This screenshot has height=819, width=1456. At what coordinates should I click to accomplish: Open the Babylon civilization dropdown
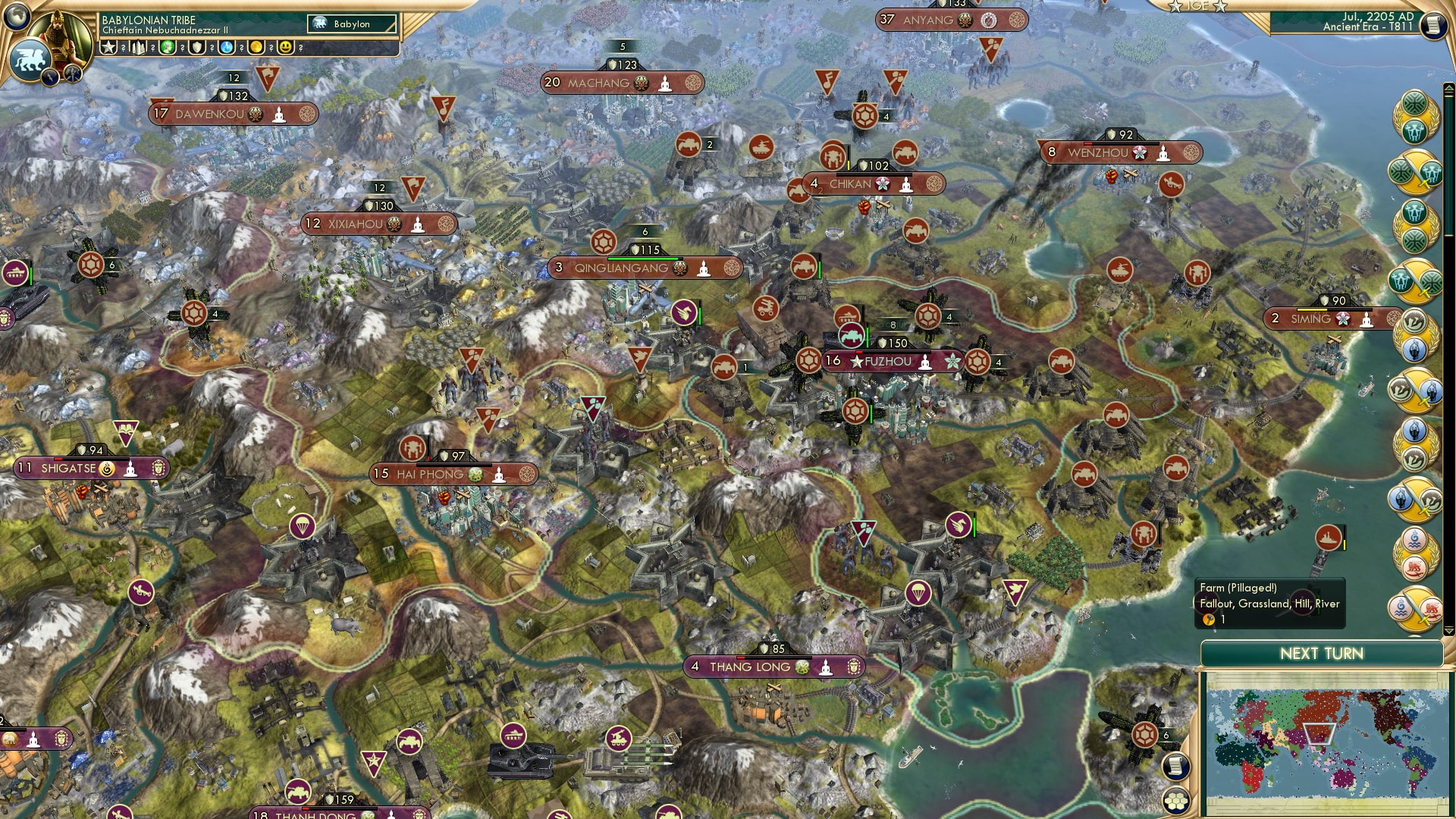point(351,24)
